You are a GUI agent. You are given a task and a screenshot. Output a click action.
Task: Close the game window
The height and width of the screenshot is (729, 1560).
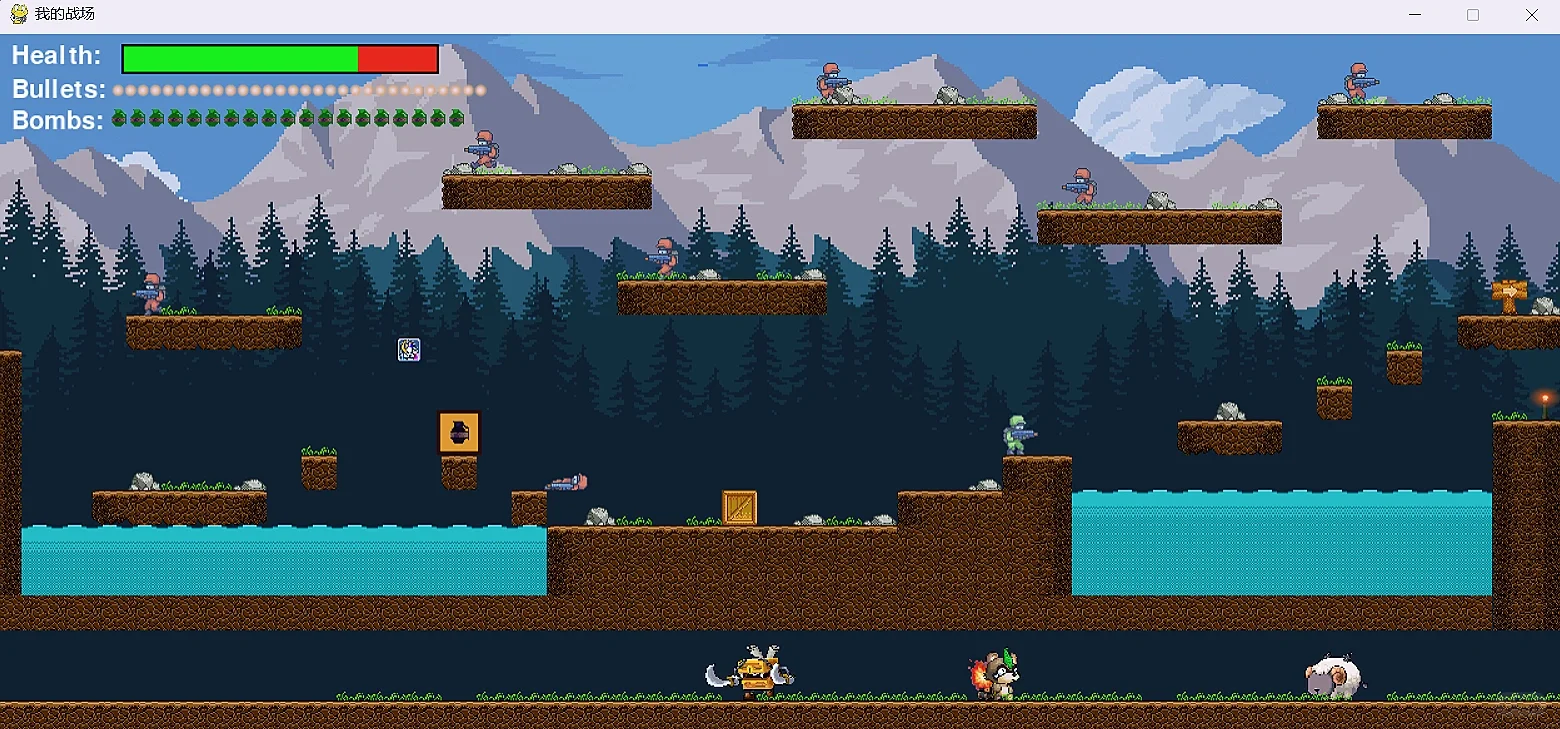click(1531, 15)
